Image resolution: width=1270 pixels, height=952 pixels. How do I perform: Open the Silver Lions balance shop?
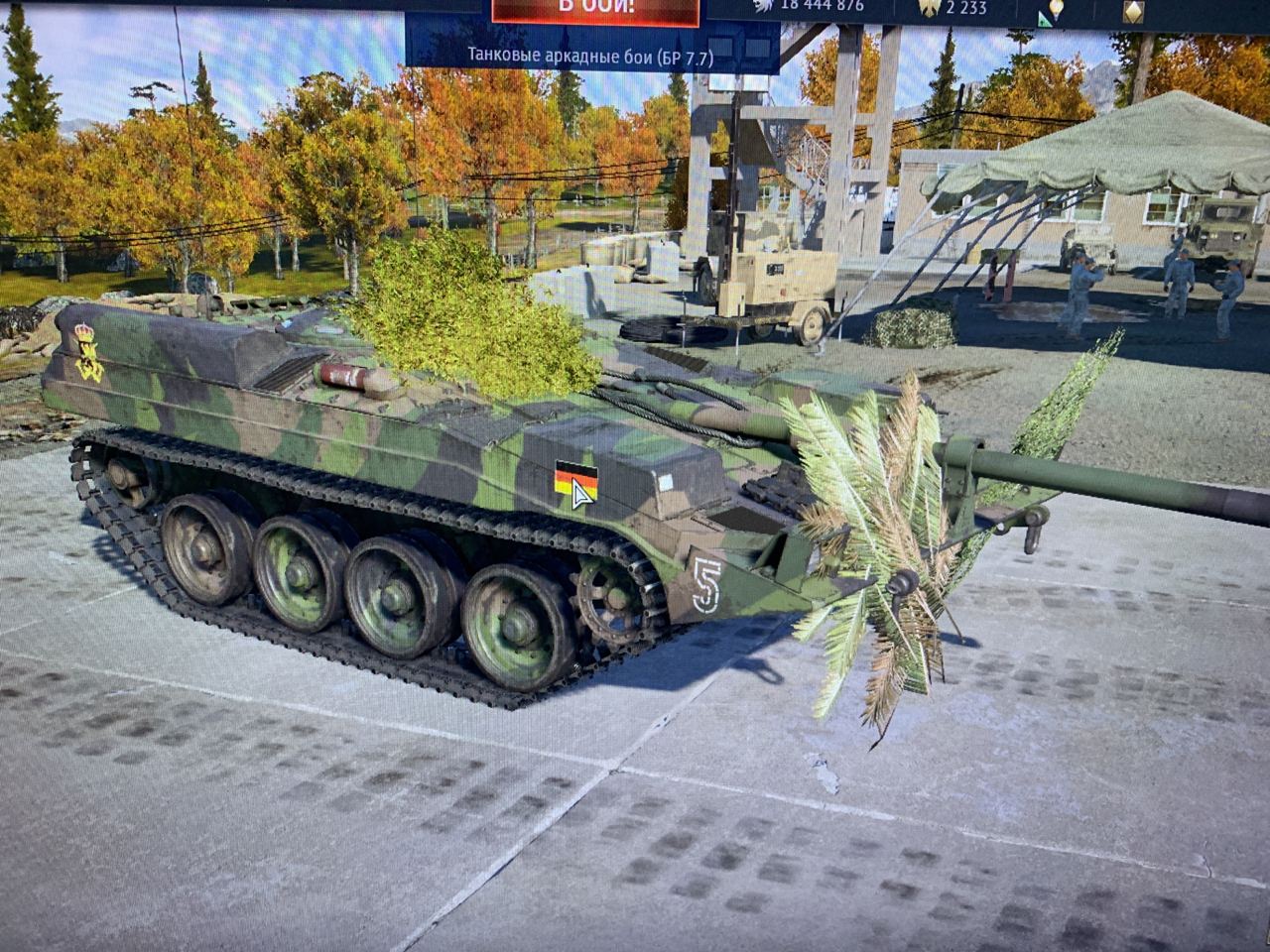tap(808, 6)
